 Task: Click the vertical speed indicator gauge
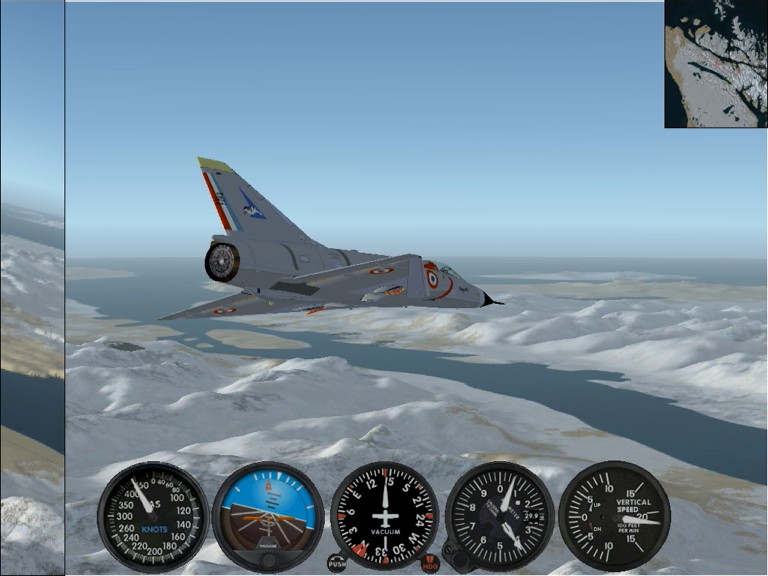click(x=613, y=514)
